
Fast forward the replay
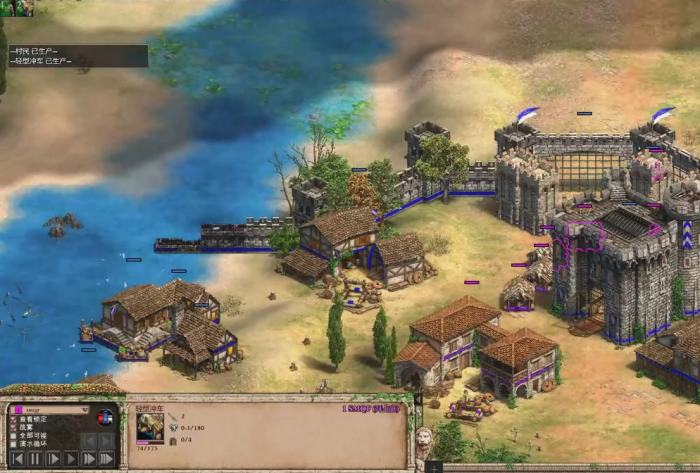[x=89, y=459]
